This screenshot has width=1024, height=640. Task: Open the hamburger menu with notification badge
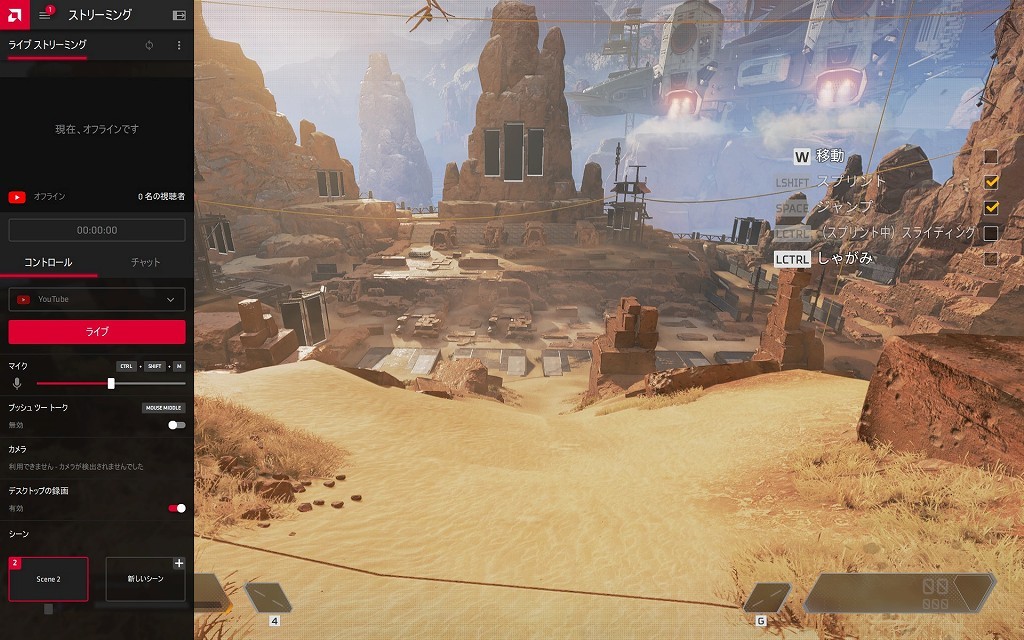pyautogui.click(x=45, y=15)
